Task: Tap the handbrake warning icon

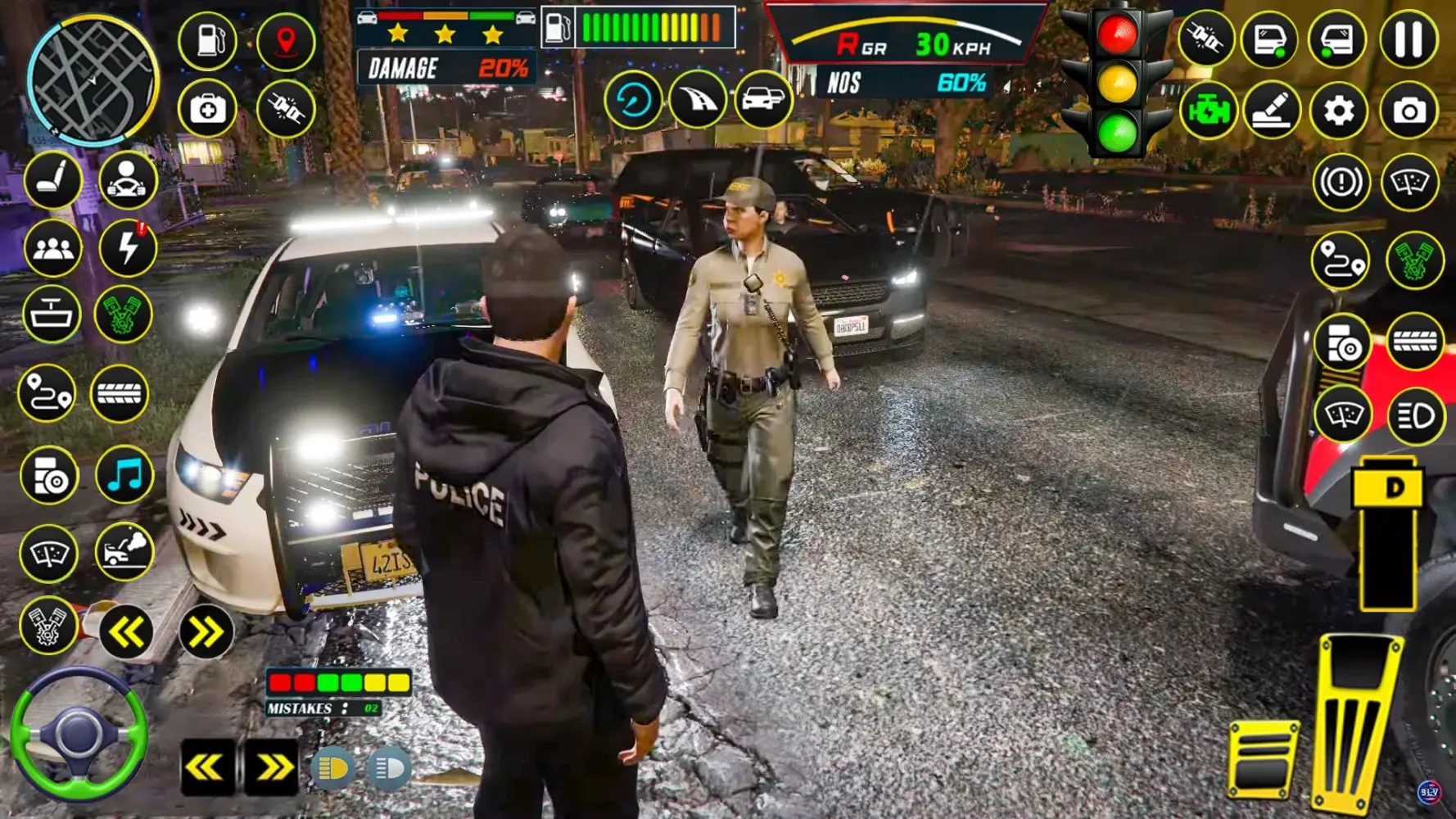Action: [x=1341, y=183]
